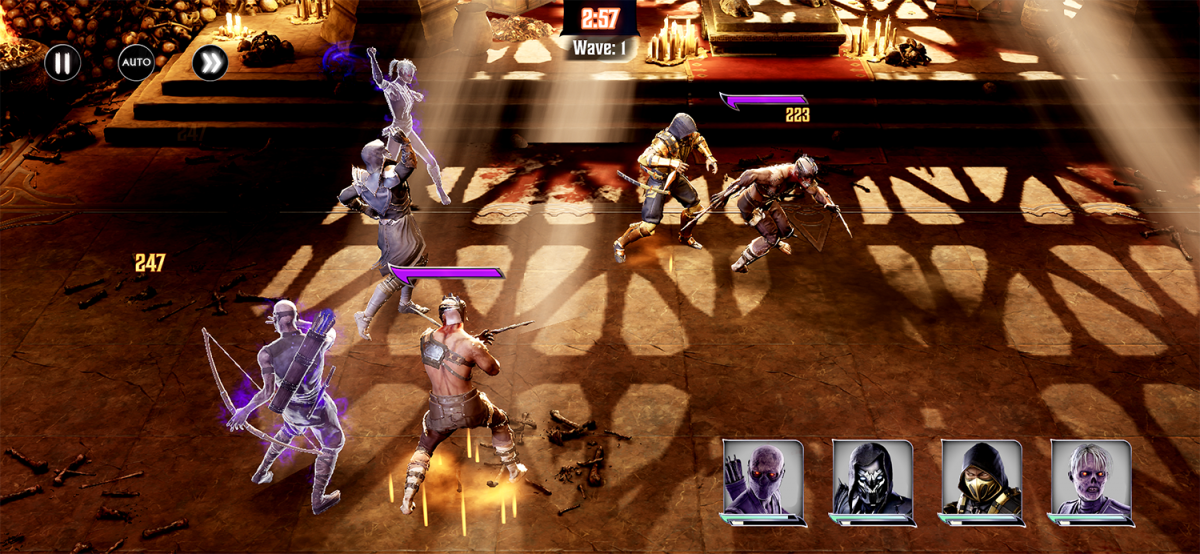Select the yellow-hooded ninja portrait
The height and width of the screenshot is (554, 1200).
[x=981, y=478]
